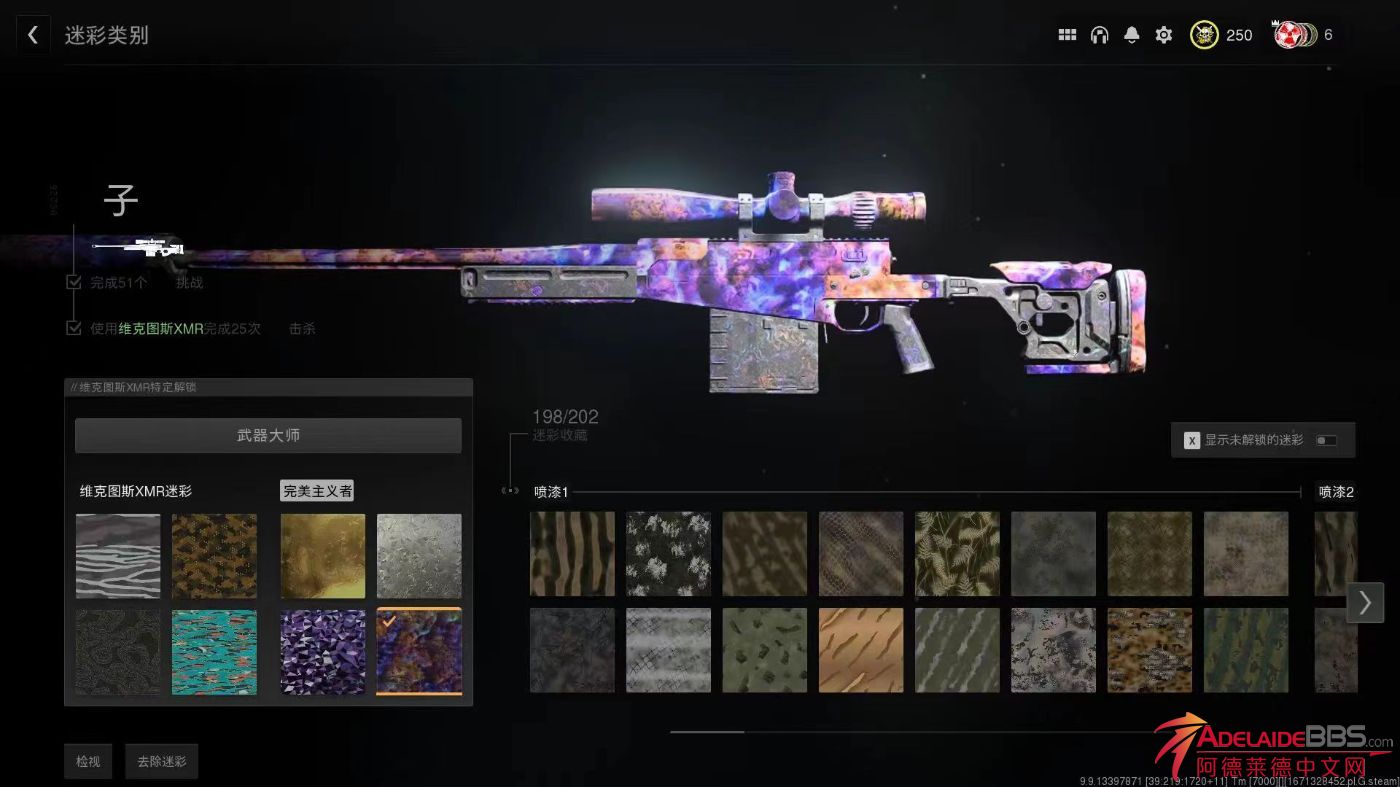Choose the platinum silver camo swatch
1400x787 pixels.
[419, 556]
